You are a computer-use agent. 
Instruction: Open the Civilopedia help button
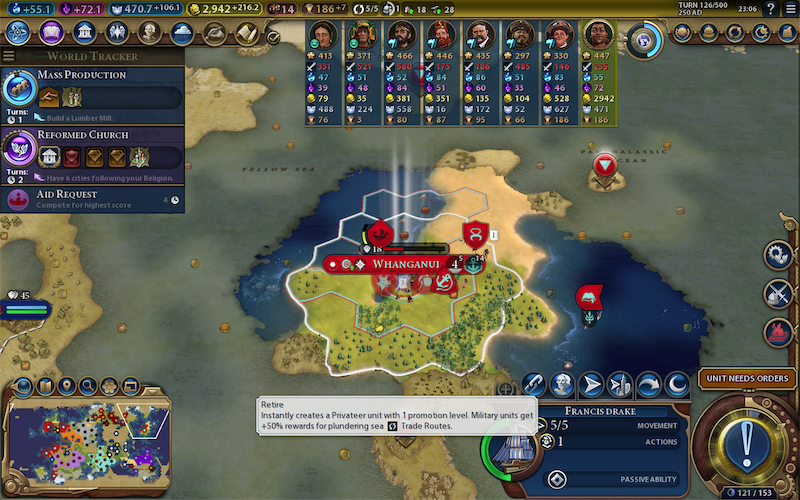coord(772,9)
